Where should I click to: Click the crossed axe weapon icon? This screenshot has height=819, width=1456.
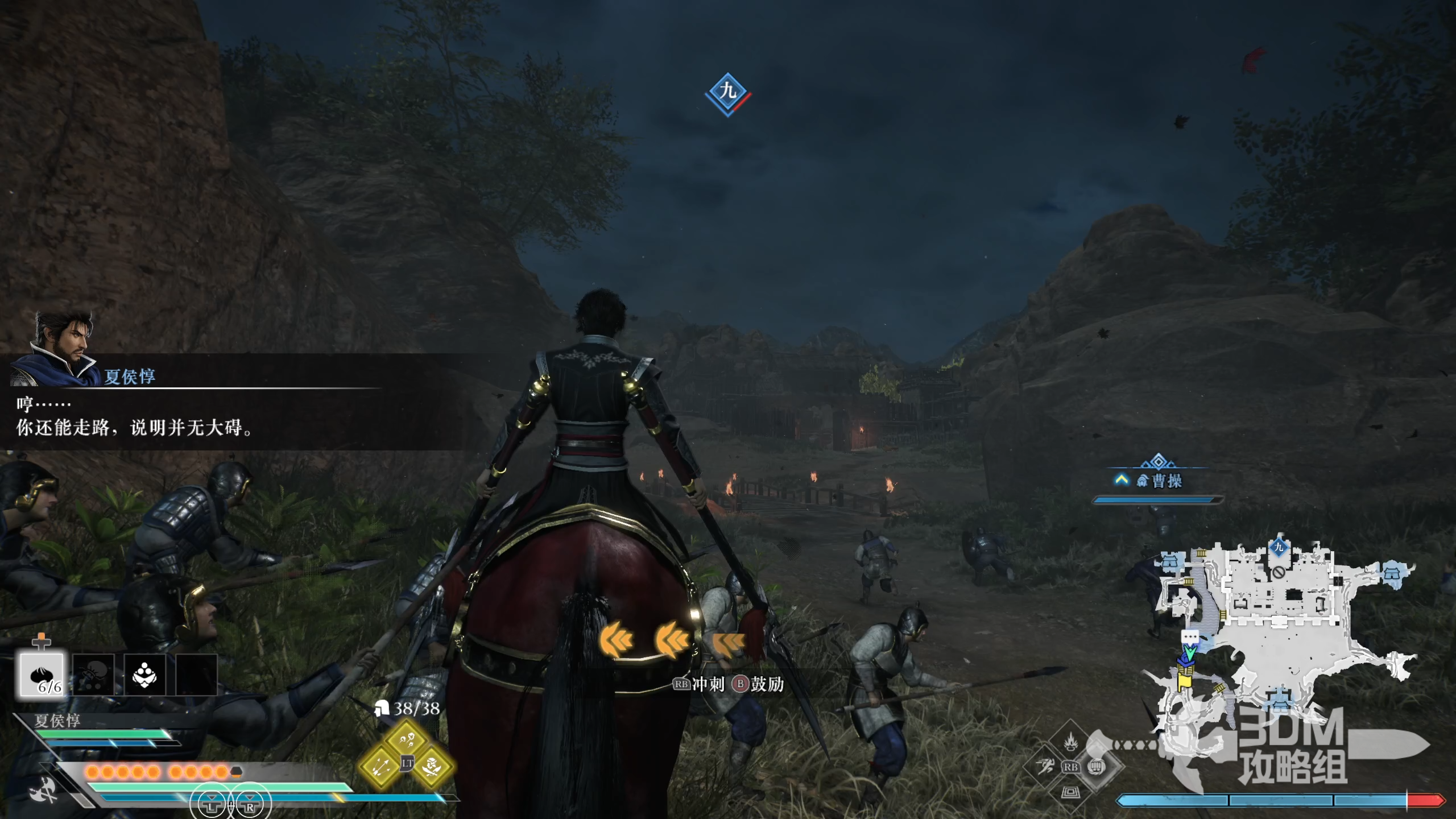(x=44, y=791)
